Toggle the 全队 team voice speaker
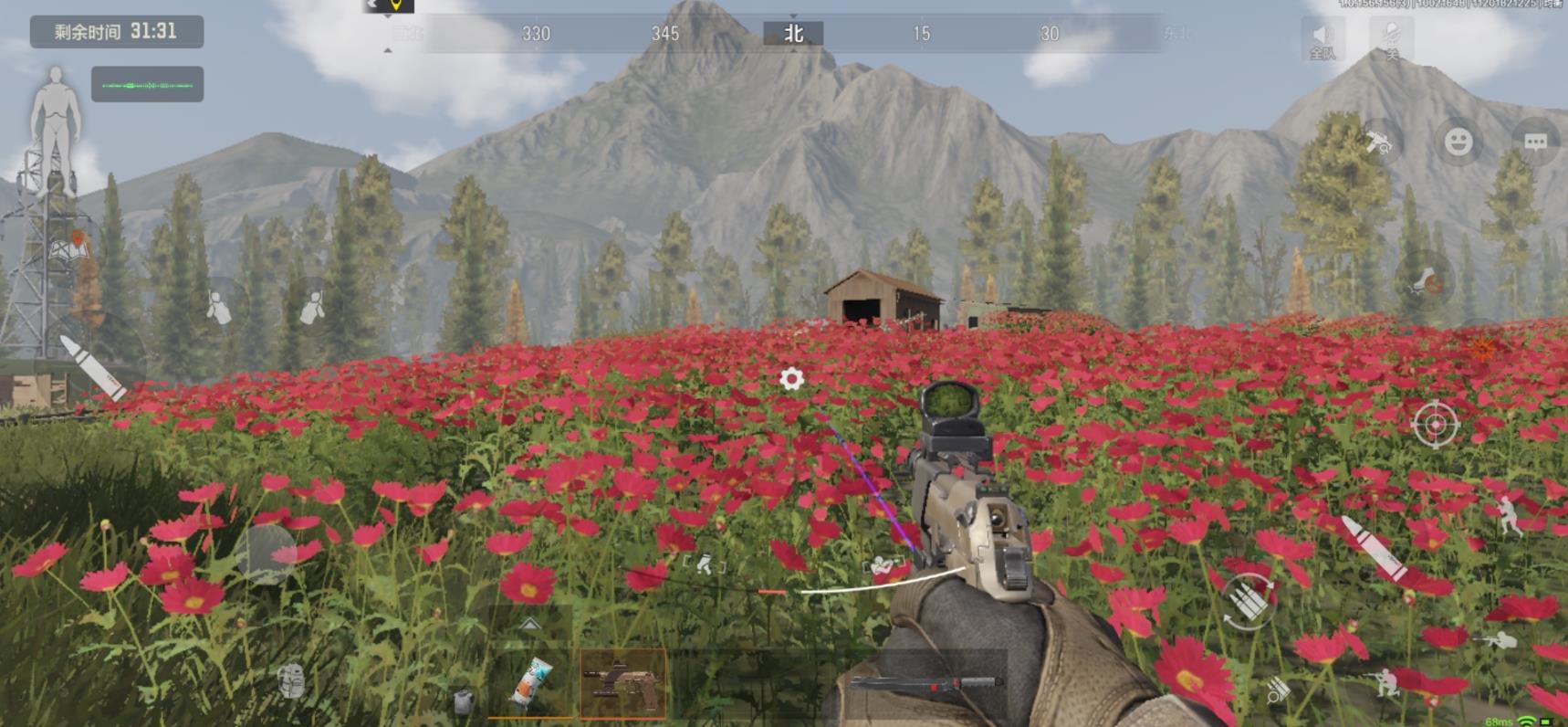This screenshot has height=727, width=1568. pos(1322,40)
